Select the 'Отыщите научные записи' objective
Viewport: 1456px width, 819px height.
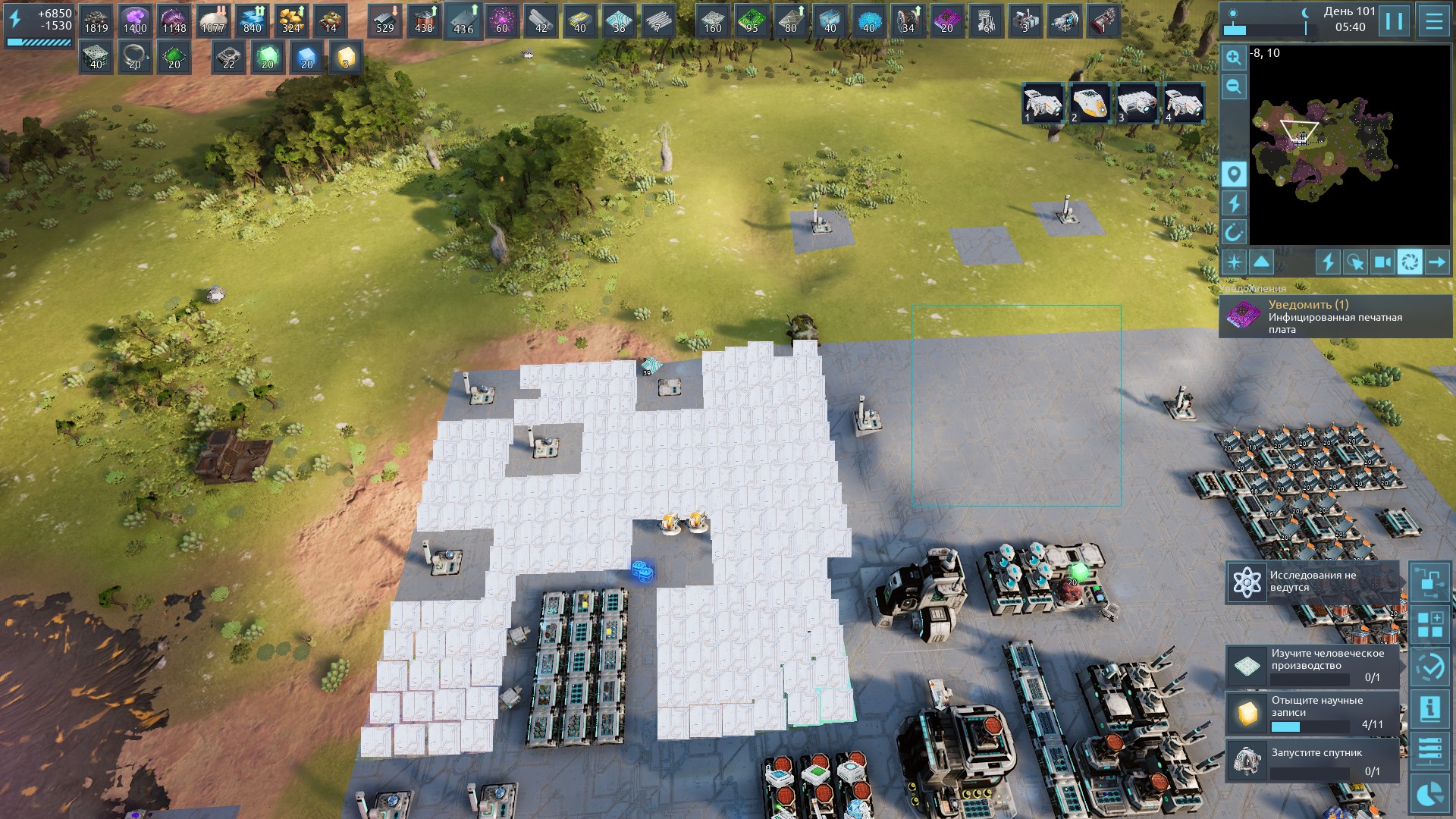tap(1312, 712)
